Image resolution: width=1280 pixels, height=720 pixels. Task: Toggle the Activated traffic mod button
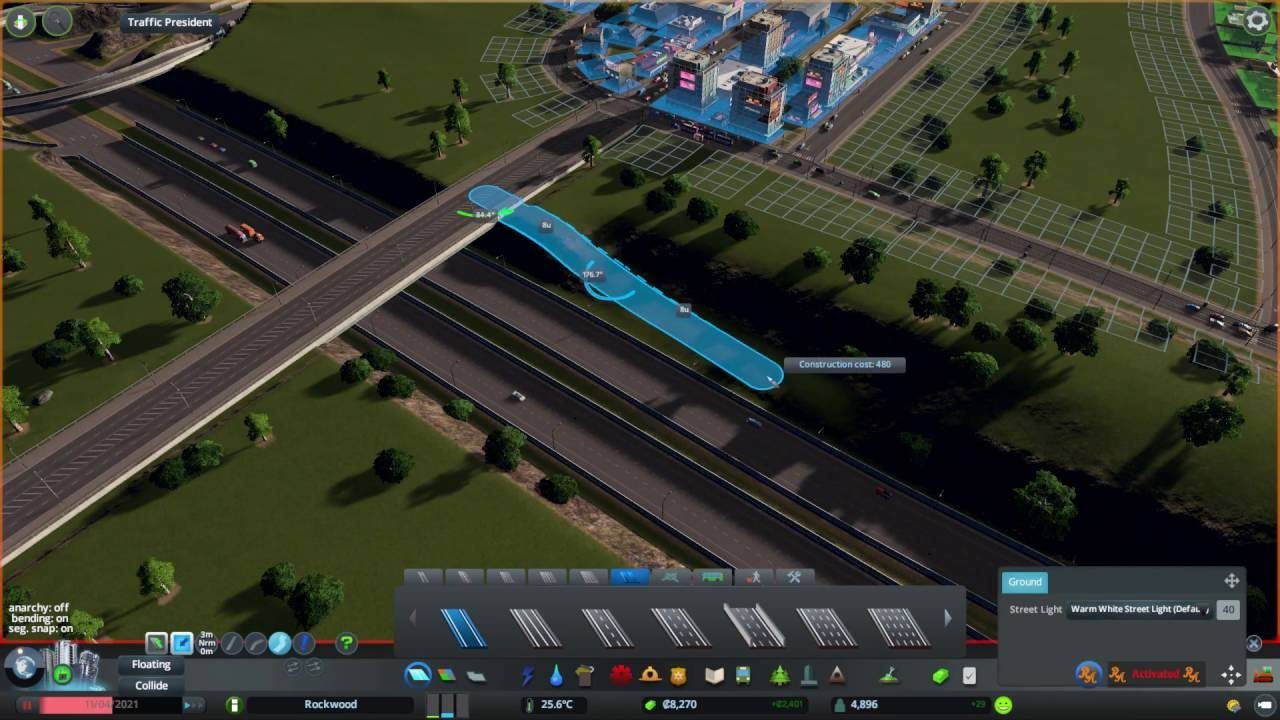pyautogui.click(x=1156, y=673)
